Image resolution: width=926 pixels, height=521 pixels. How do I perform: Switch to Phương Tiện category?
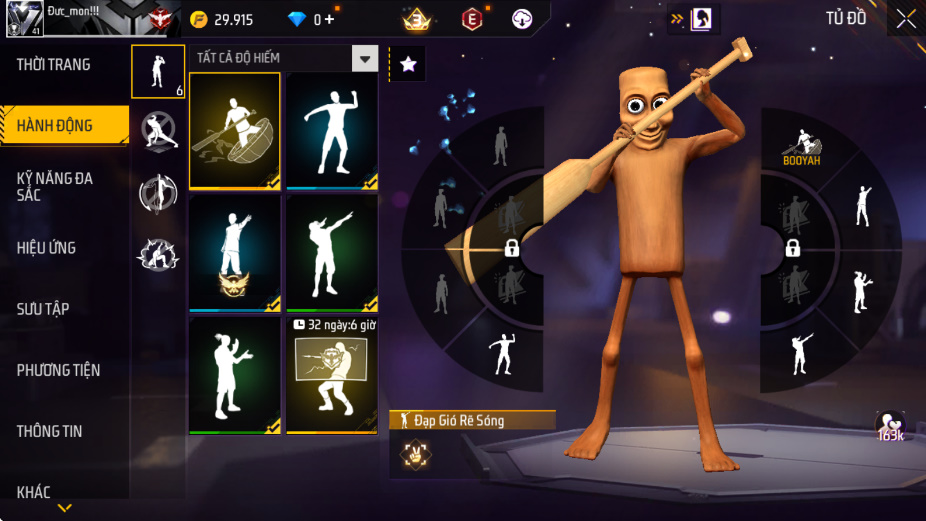click(x=59, y=370)
